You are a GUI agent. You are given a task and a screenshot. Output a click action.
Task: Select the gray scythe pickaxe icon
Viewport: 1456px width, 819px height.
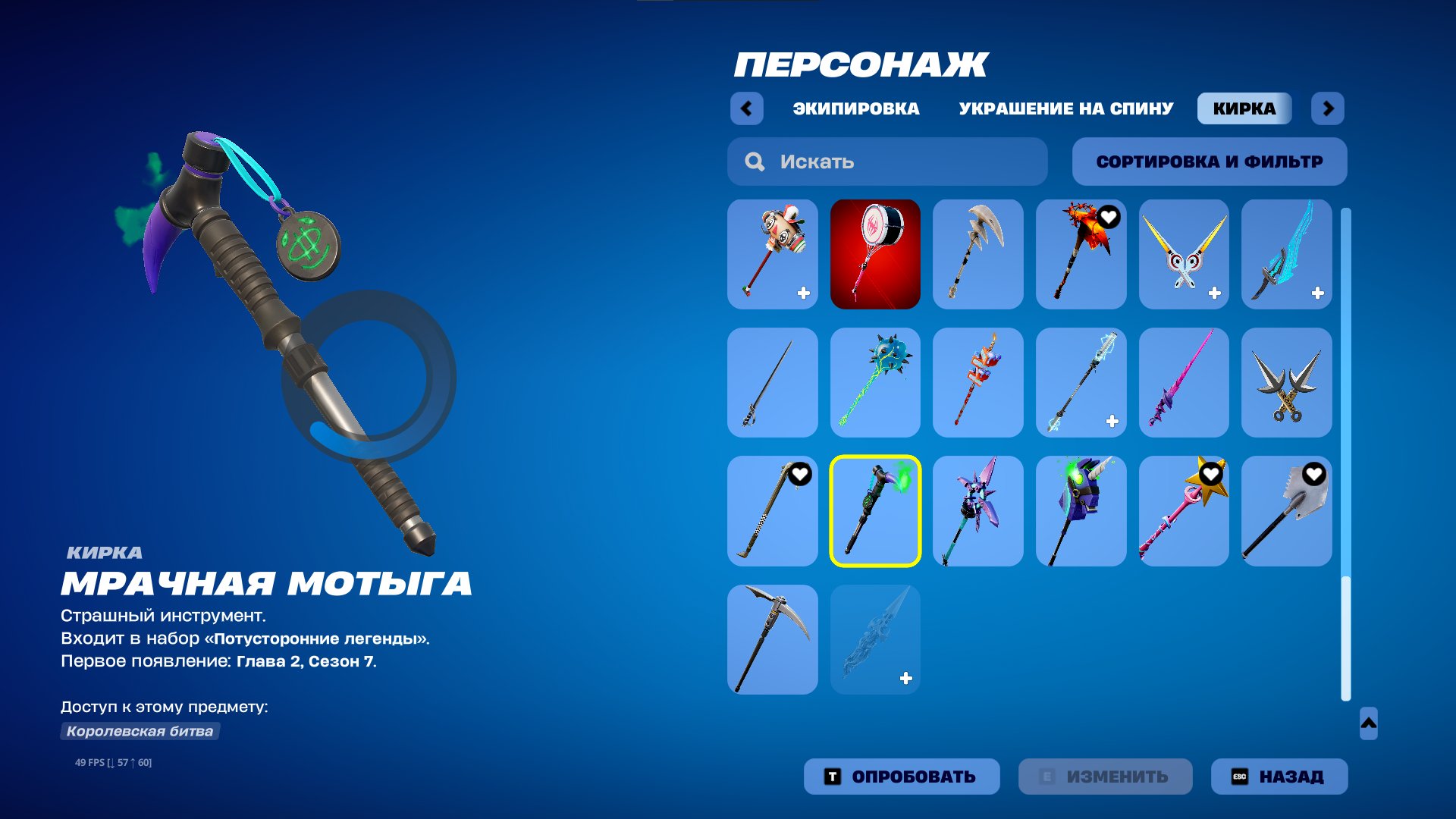(977, 254)
